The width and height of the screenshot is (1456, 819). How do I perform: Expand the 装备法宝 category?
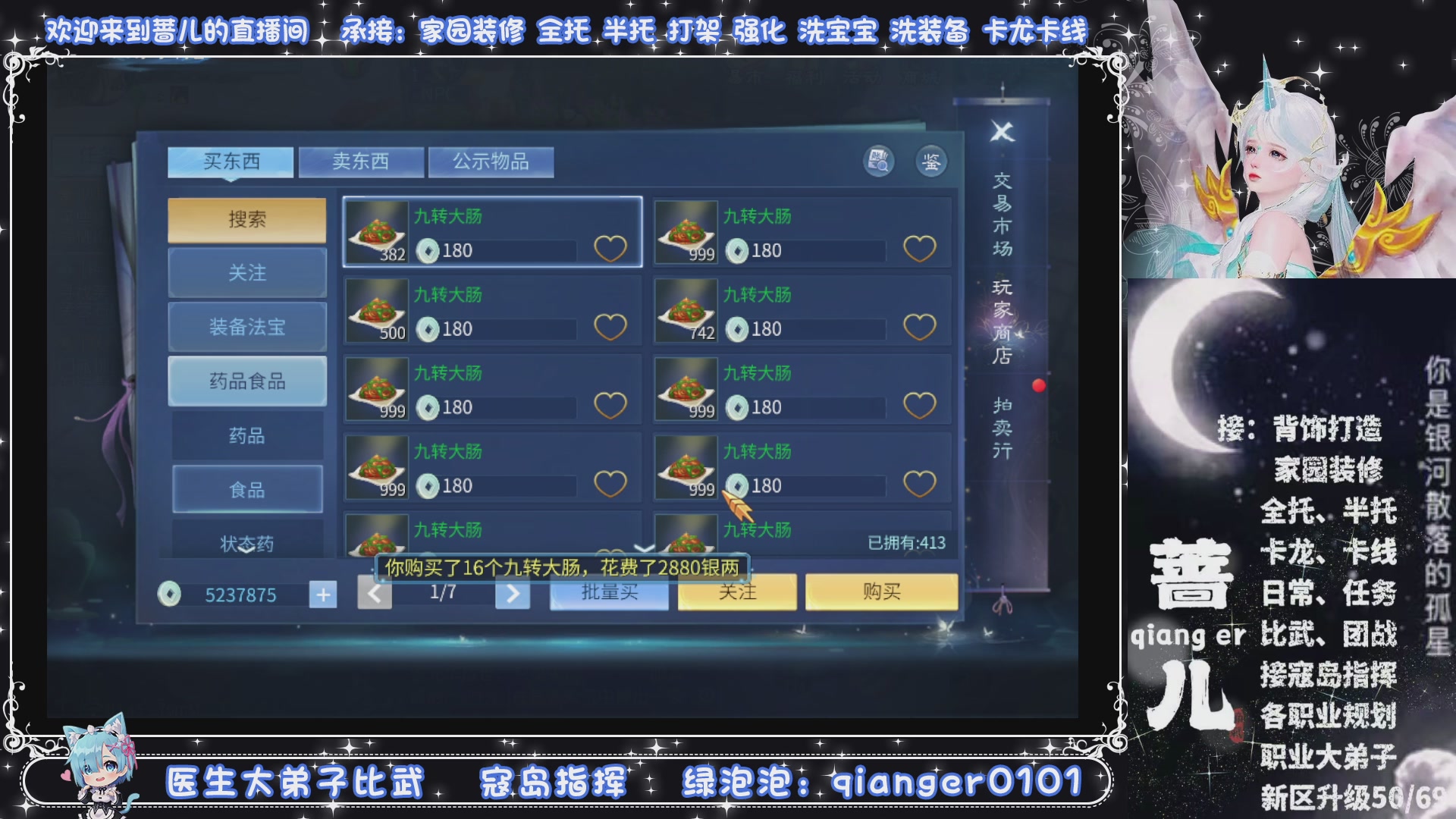tap(247, 326)
